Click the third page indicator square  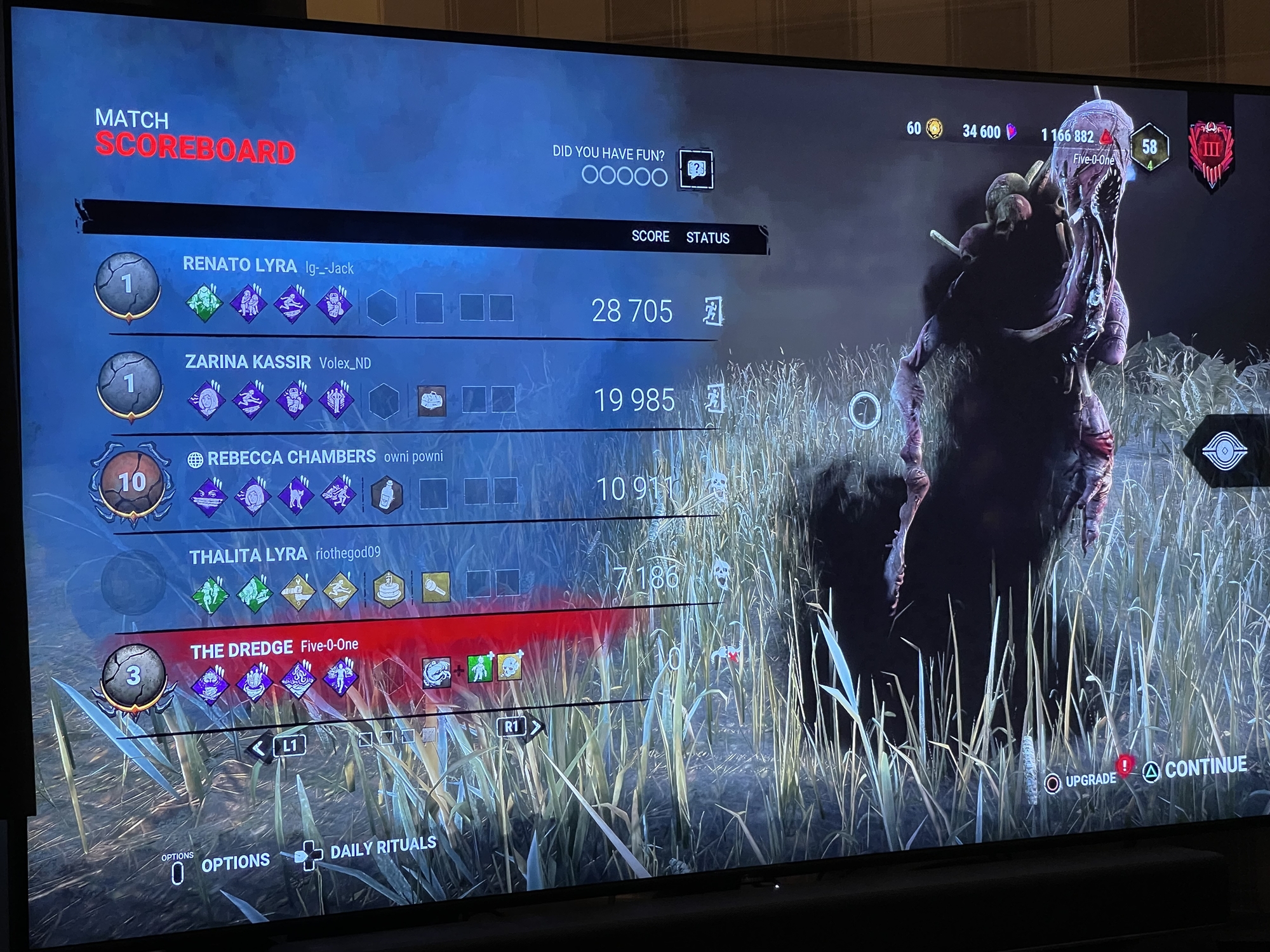[x=408, y=737]
